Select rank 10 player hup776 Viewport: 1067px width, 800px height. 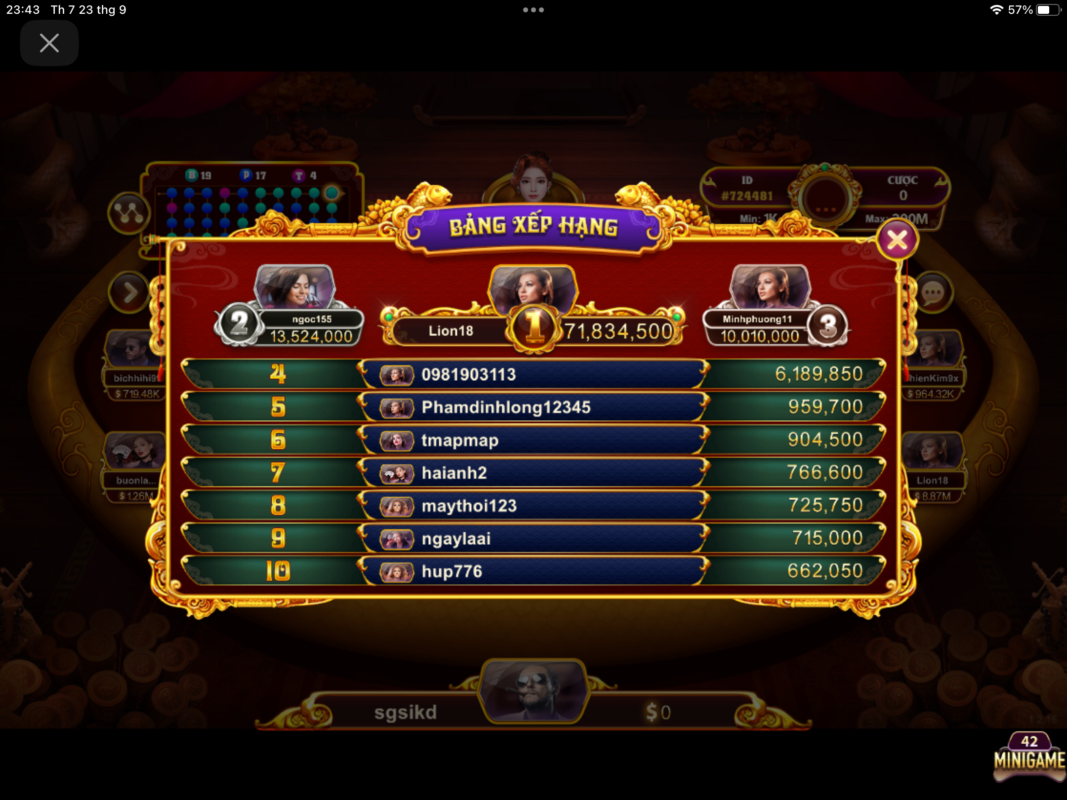point(533,572)
